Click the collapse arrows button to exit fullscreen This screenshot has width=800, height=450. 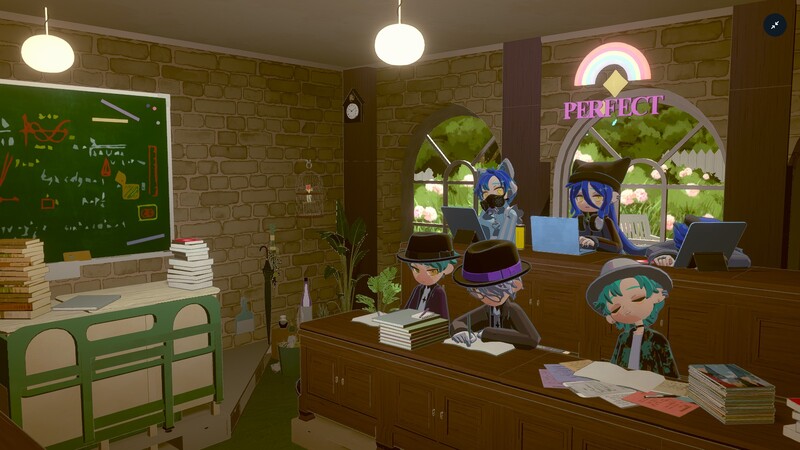775,25
